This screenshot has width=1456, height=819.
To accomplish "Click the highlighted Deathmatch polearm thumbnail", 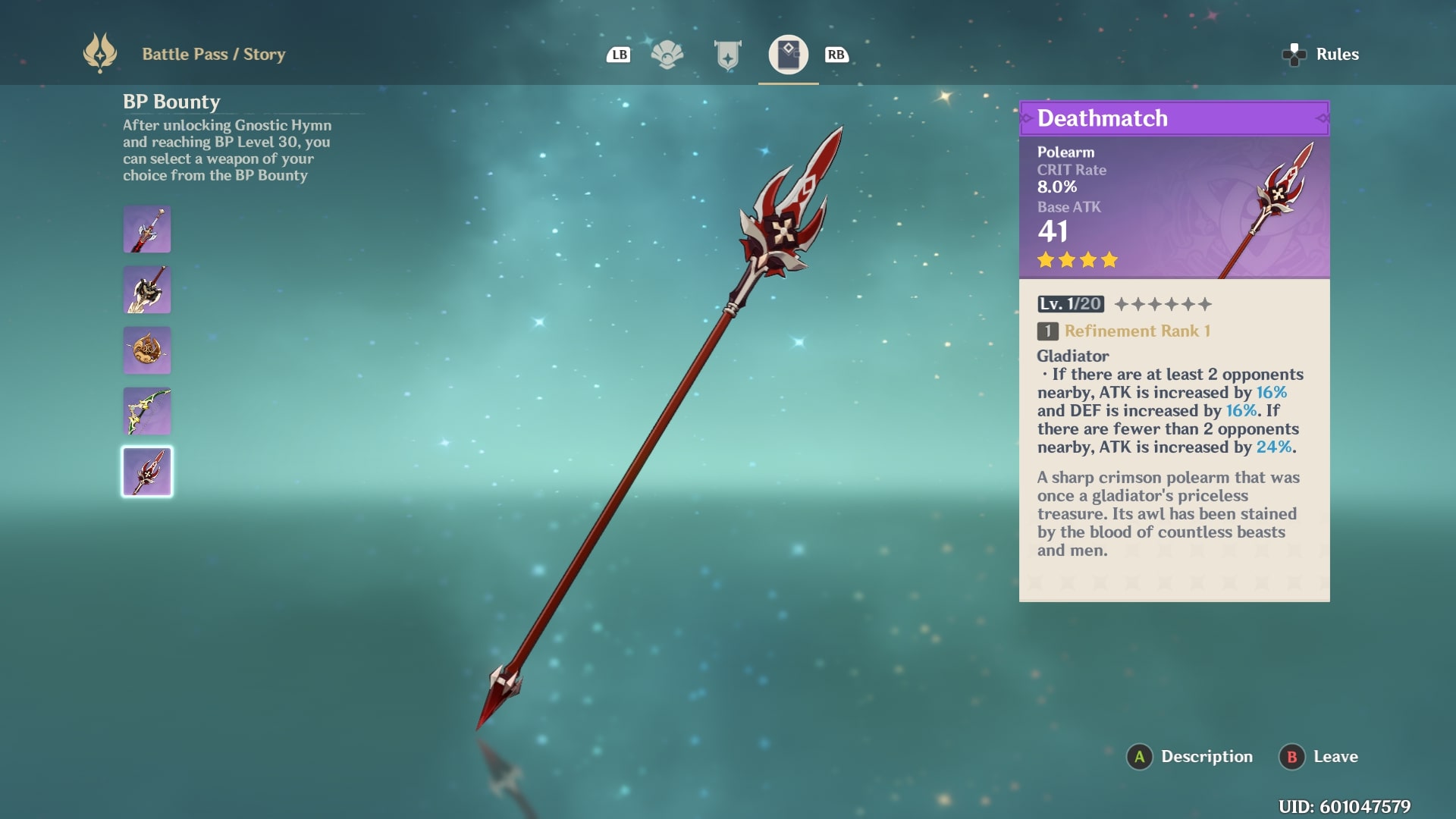I will click(147, 472).
